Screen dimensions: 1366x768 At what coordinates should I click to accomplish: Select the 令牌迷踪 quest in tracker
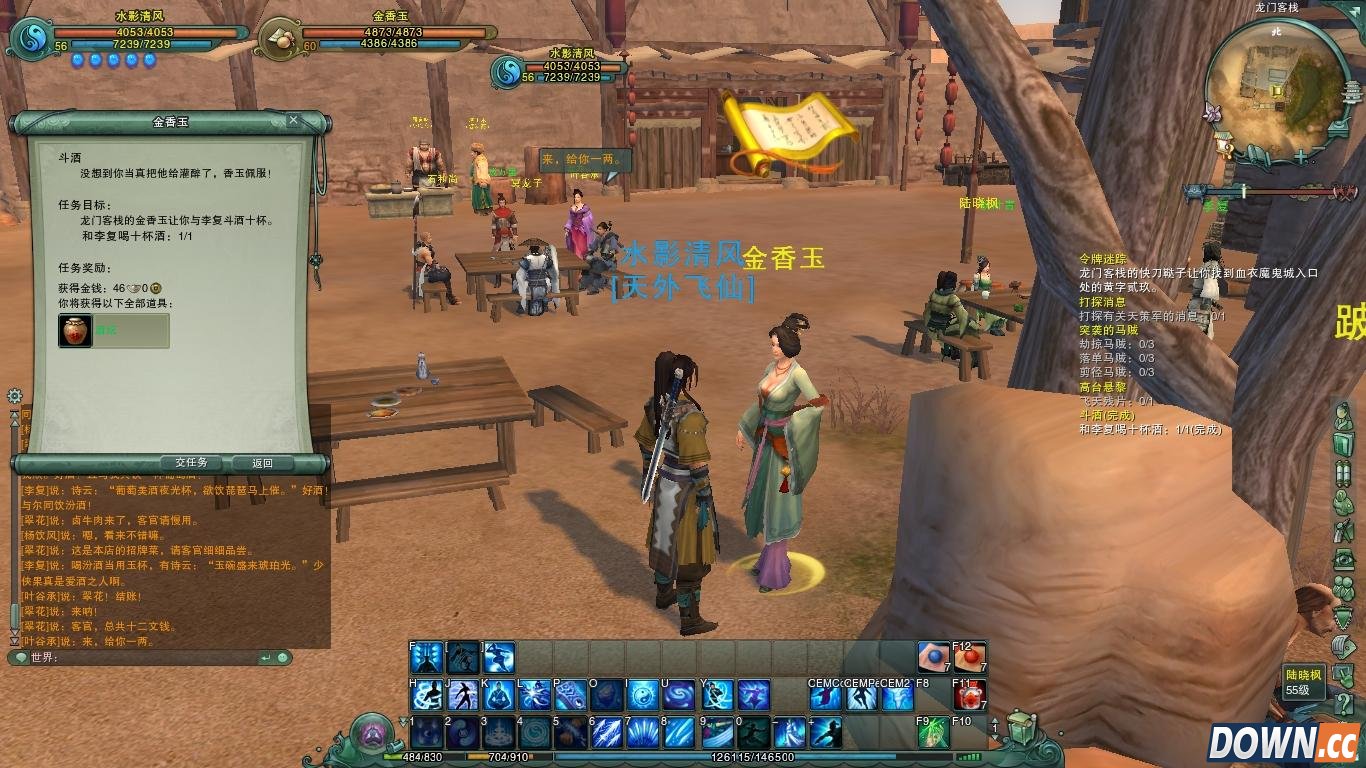(x=1102, y=258)
